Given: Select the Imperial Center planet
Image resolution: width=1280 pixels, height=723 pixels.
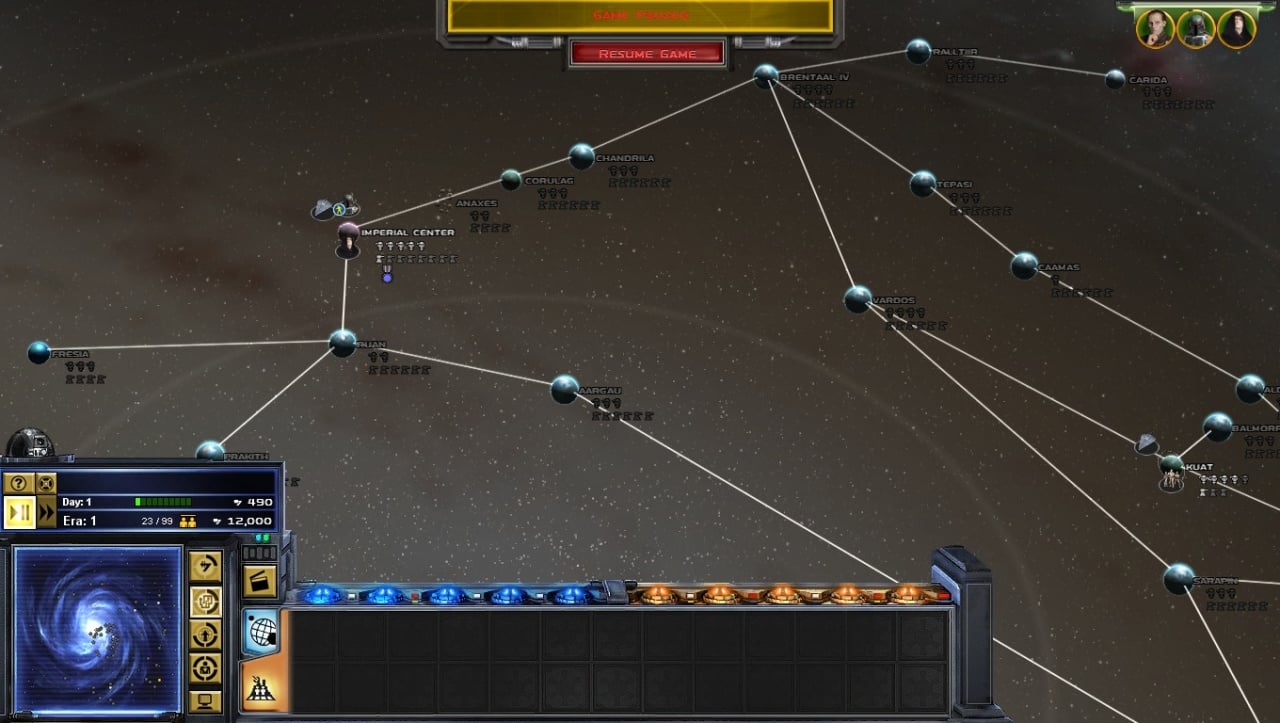Looking at the screenshot, I should 348,235.
